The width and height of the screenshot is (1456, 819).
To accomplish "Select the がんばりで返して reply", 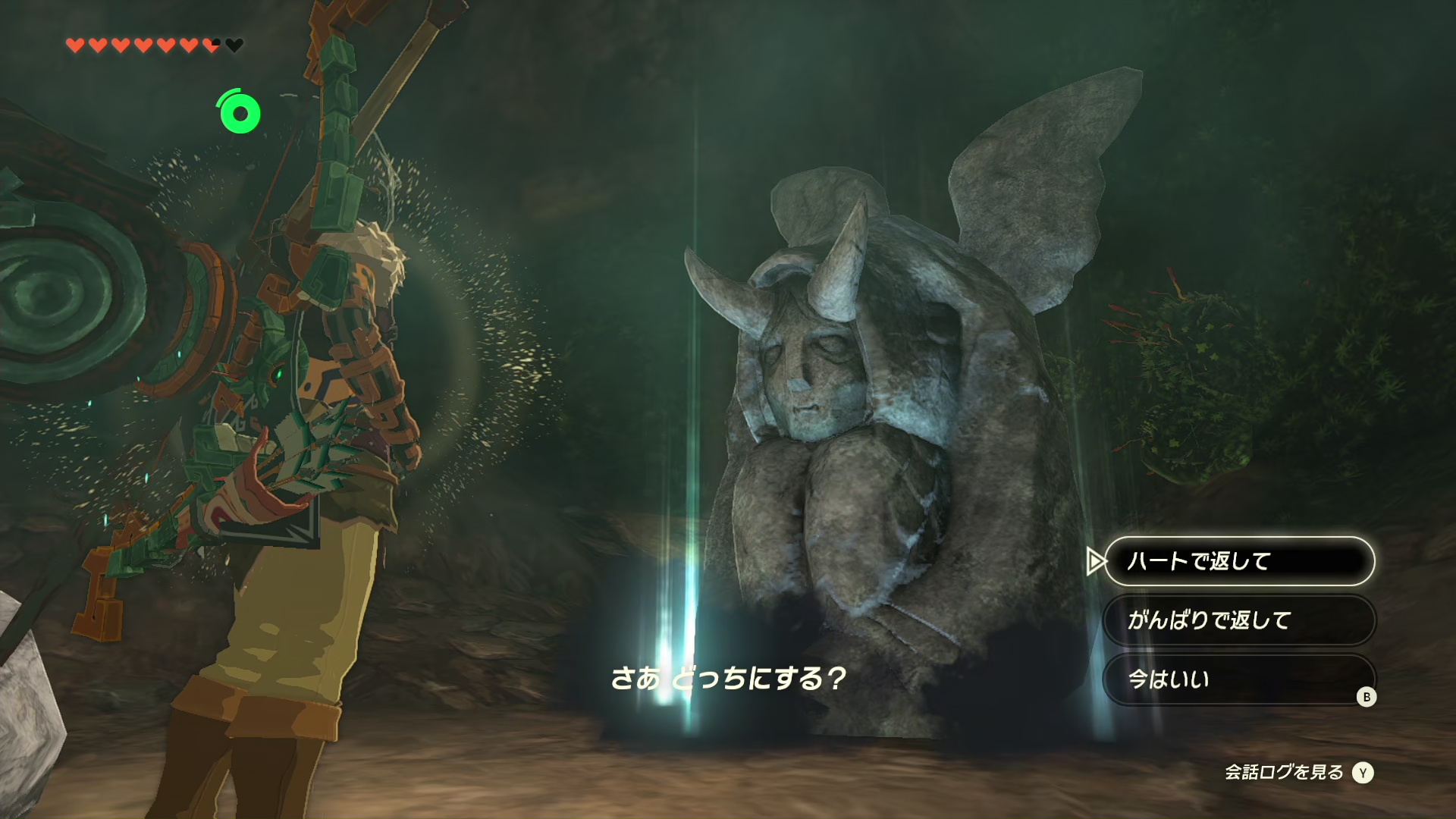I will pyautogui.click(x=1238, y=620).
